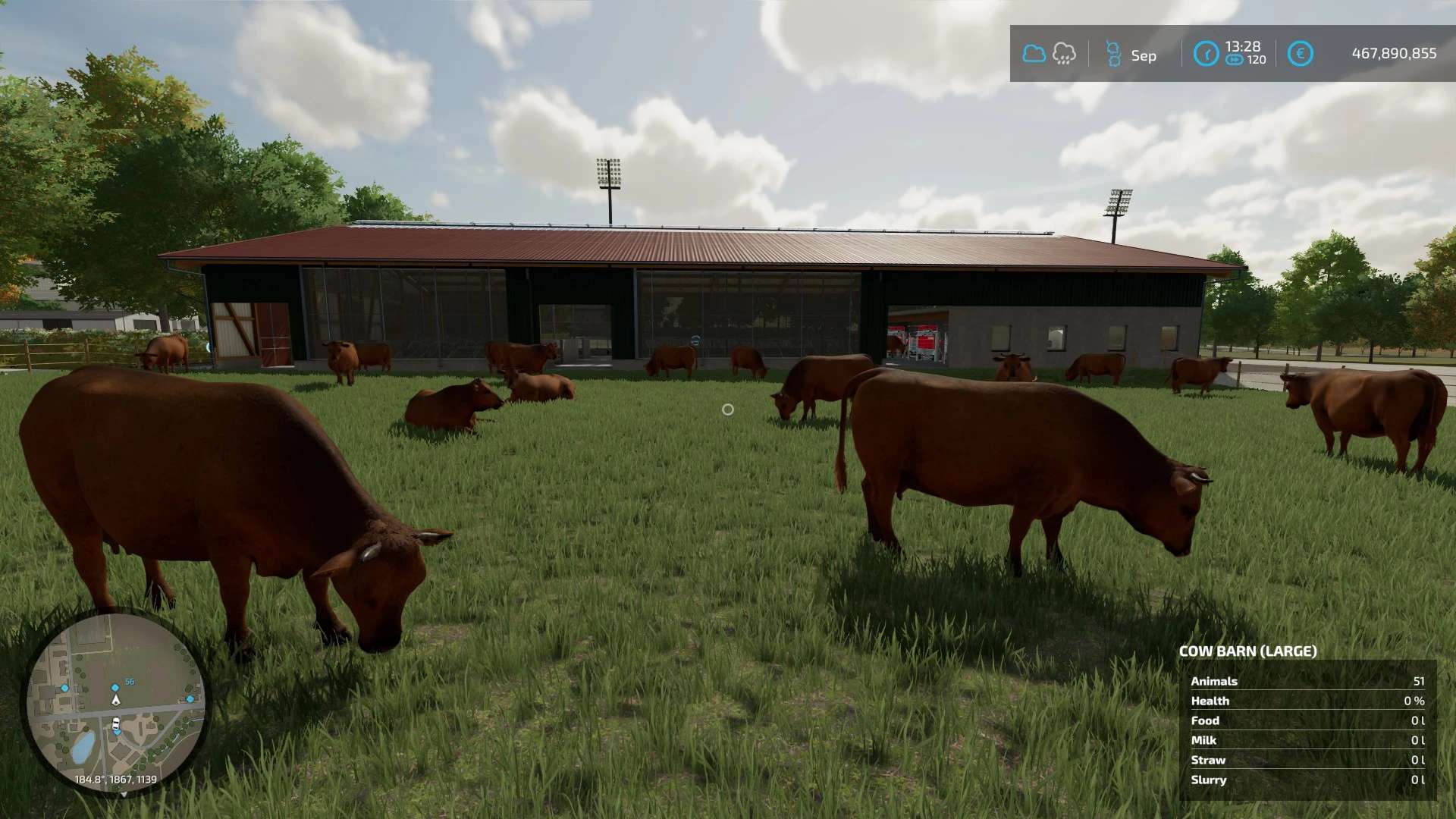The image size is (1456, 819).
Task: Select the rain cloud forecast icon
Action: click(1064, 54)
